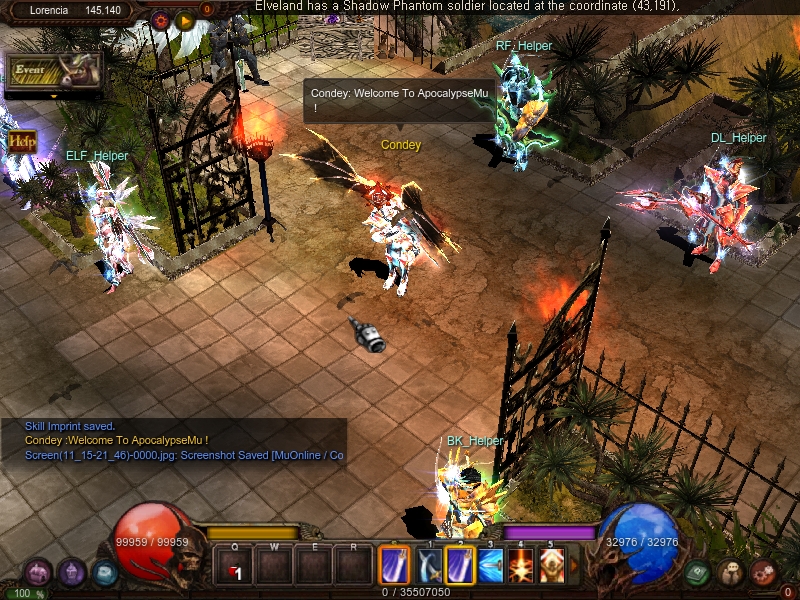Image resolution: width=800 pixels, height=600 pixels.
Task: Trigger the glowing figure skill in slot 5
Action: click(551, 567)
